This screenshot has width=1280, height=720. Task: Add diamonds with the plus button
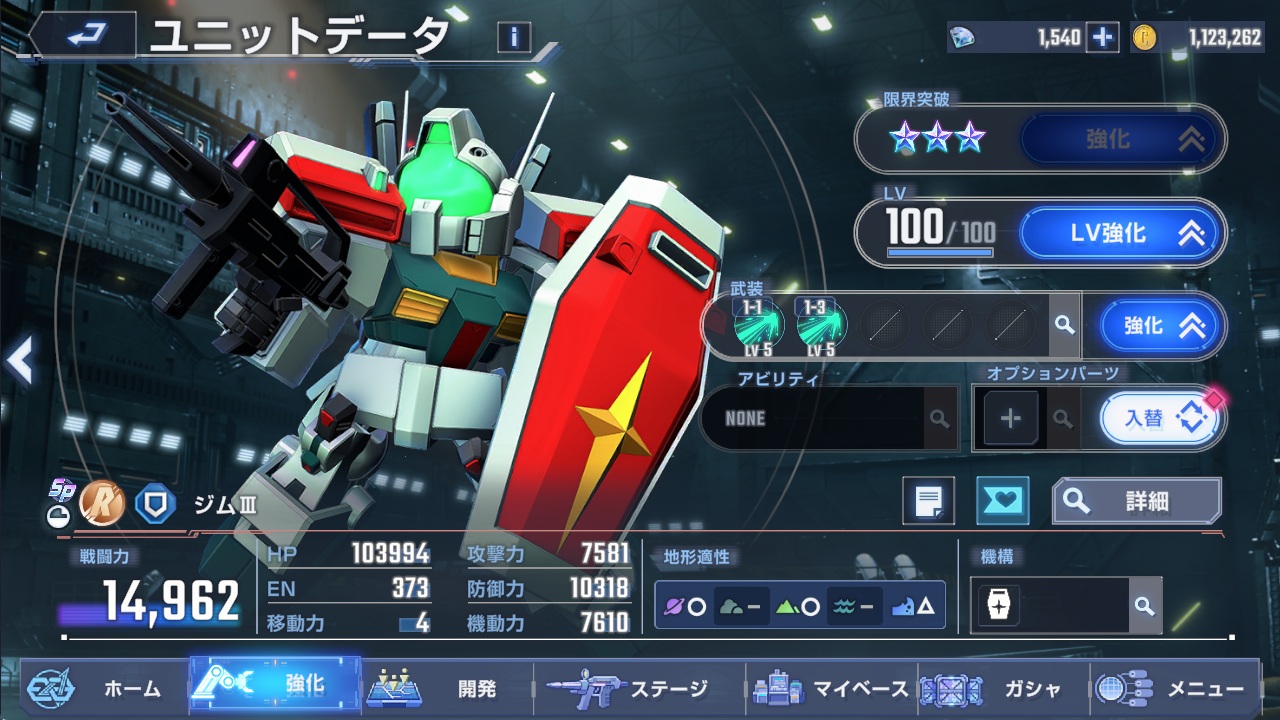click(1102, 37)
